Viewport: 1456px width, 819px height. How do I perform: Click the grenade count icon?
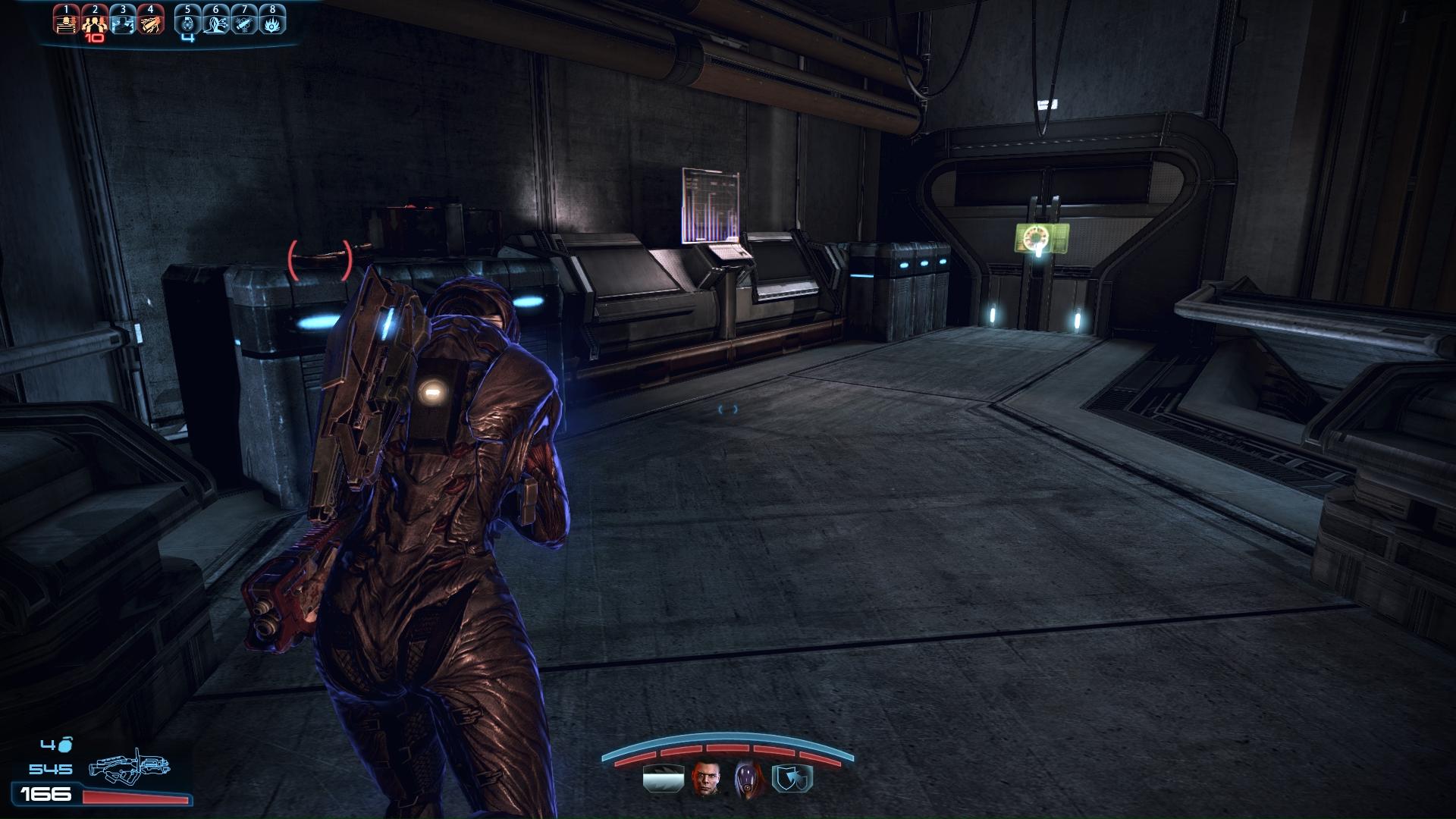click(65, 745)
